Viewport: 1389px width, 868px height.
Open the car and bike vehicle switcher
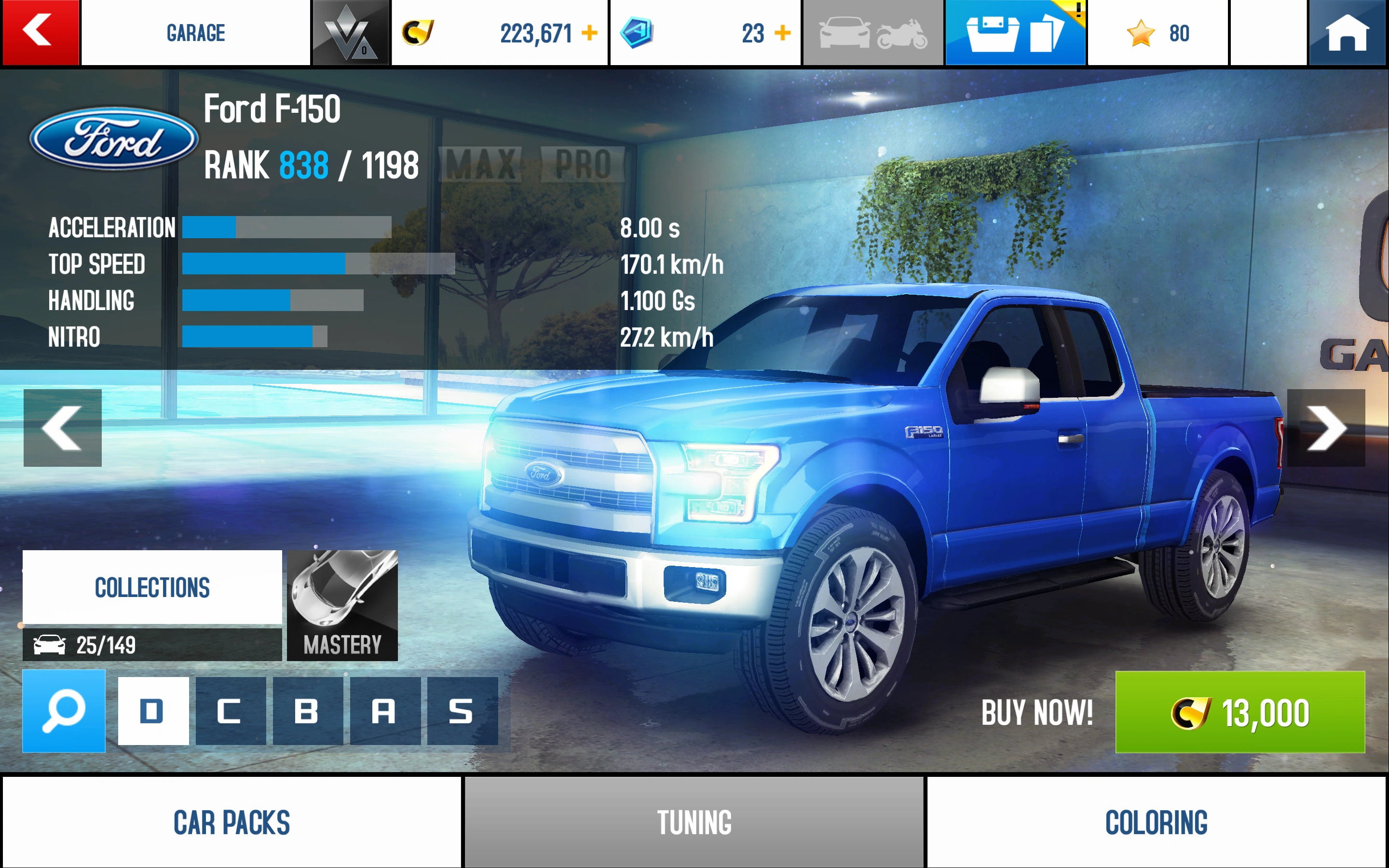pos(872,33)
